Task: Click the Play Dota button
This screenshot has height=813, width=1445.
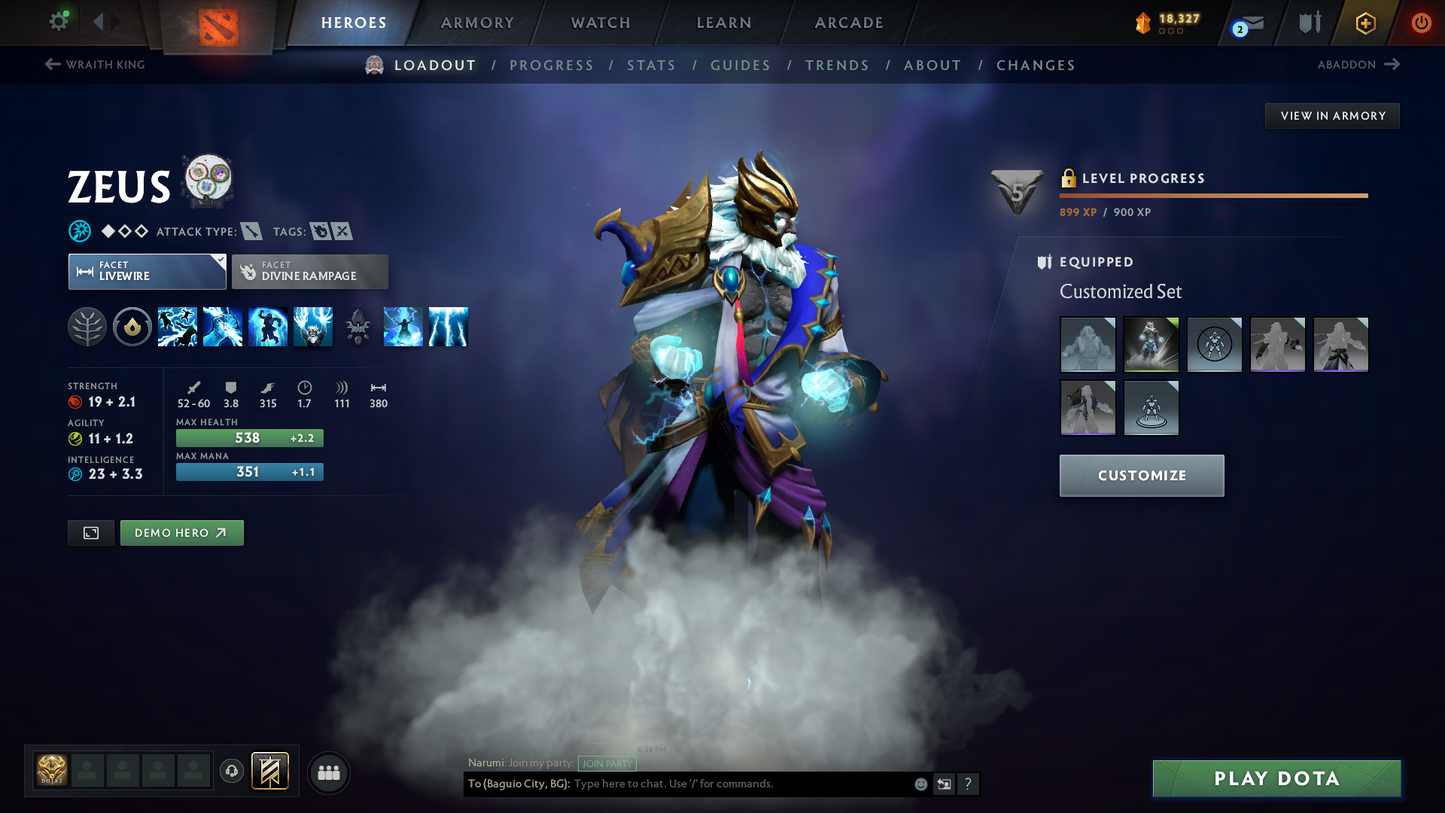Action: point(1276,778)
